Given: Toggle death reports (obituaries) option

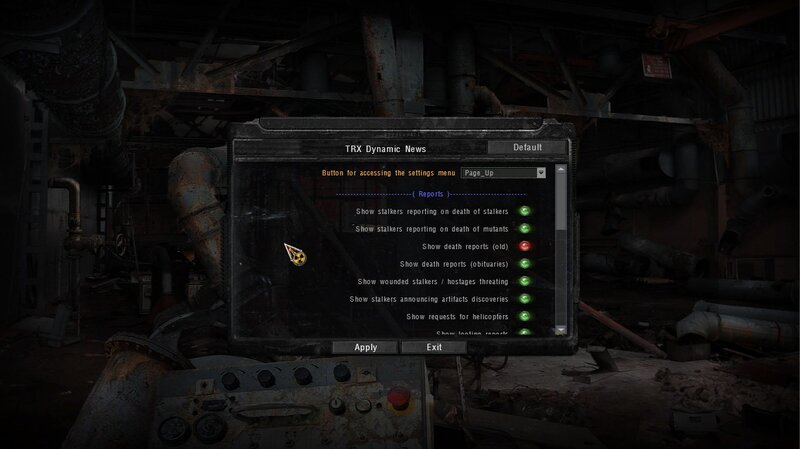Looking at the screenshot, I should [523, 264].
